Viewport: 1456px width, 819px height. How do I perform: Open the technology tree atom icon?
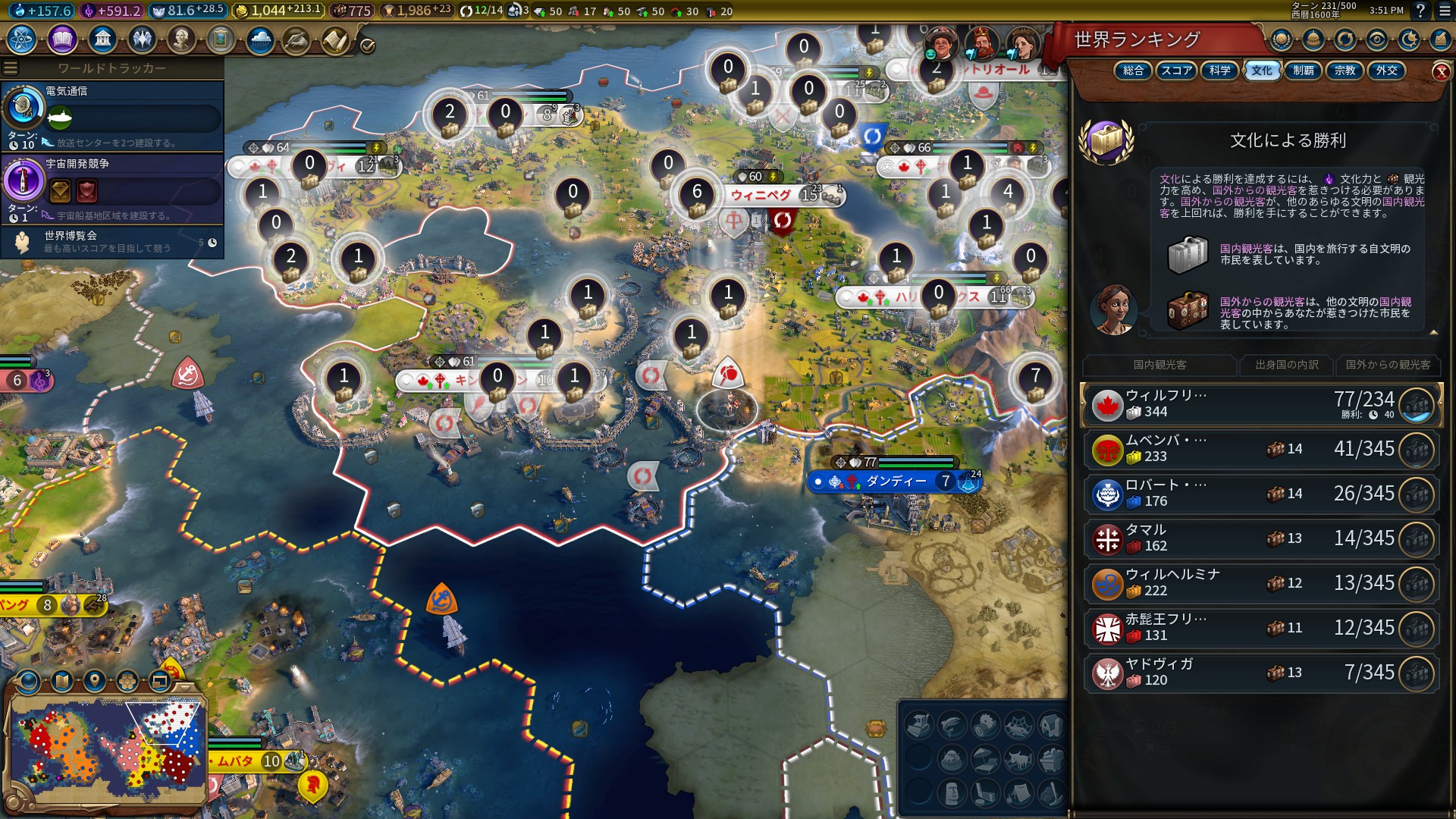pos(22,39)
